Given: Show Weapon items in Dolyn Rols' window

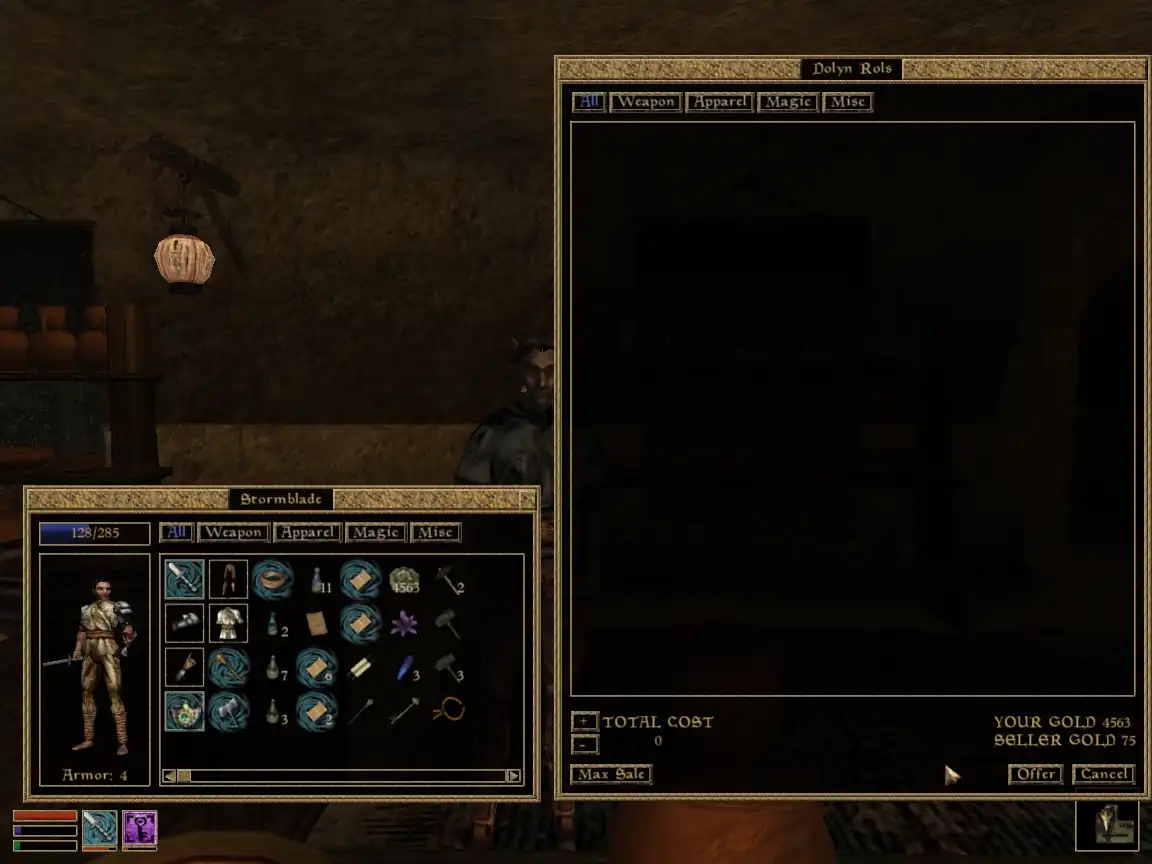Looking at the screenshot, I should [x=645, y=102].
